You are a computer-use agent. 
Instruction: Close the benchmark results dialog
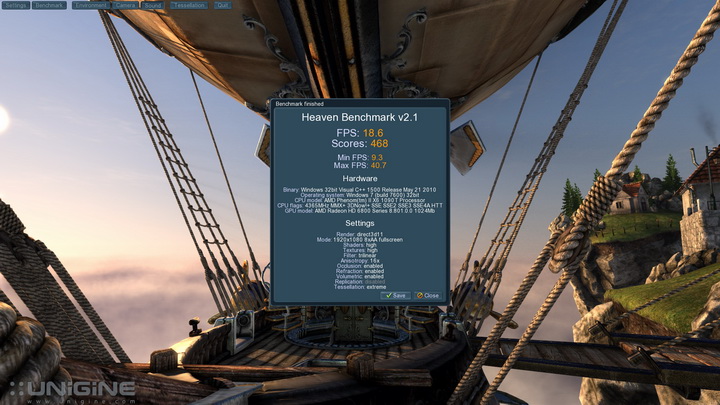(428, 296)
